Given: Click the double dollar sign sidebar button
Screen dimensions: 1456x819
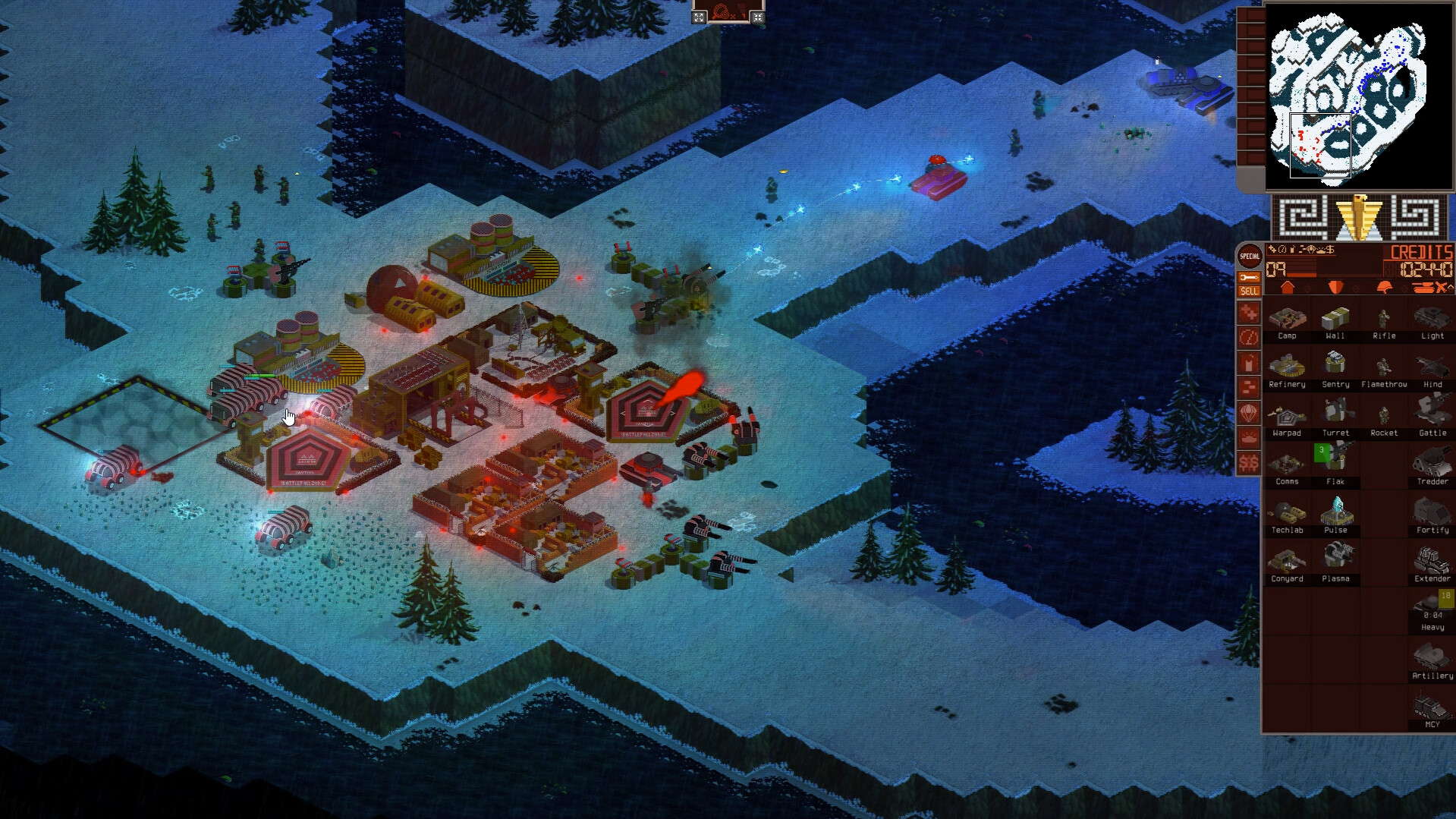Looking at the screenshot, I should (1249, 461).
